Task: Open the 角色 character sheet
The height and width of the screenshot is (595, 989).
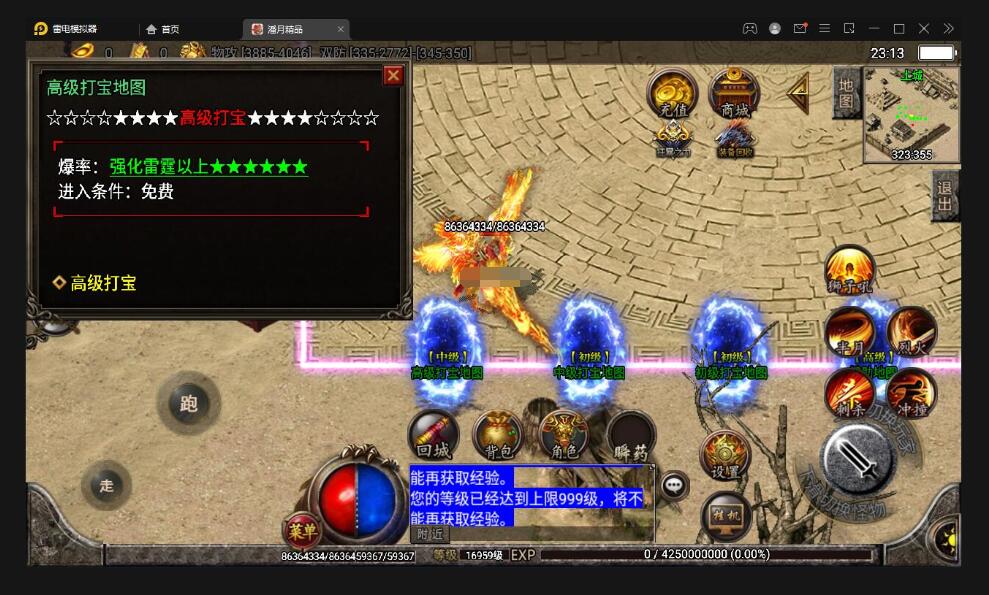Action: 563,436
